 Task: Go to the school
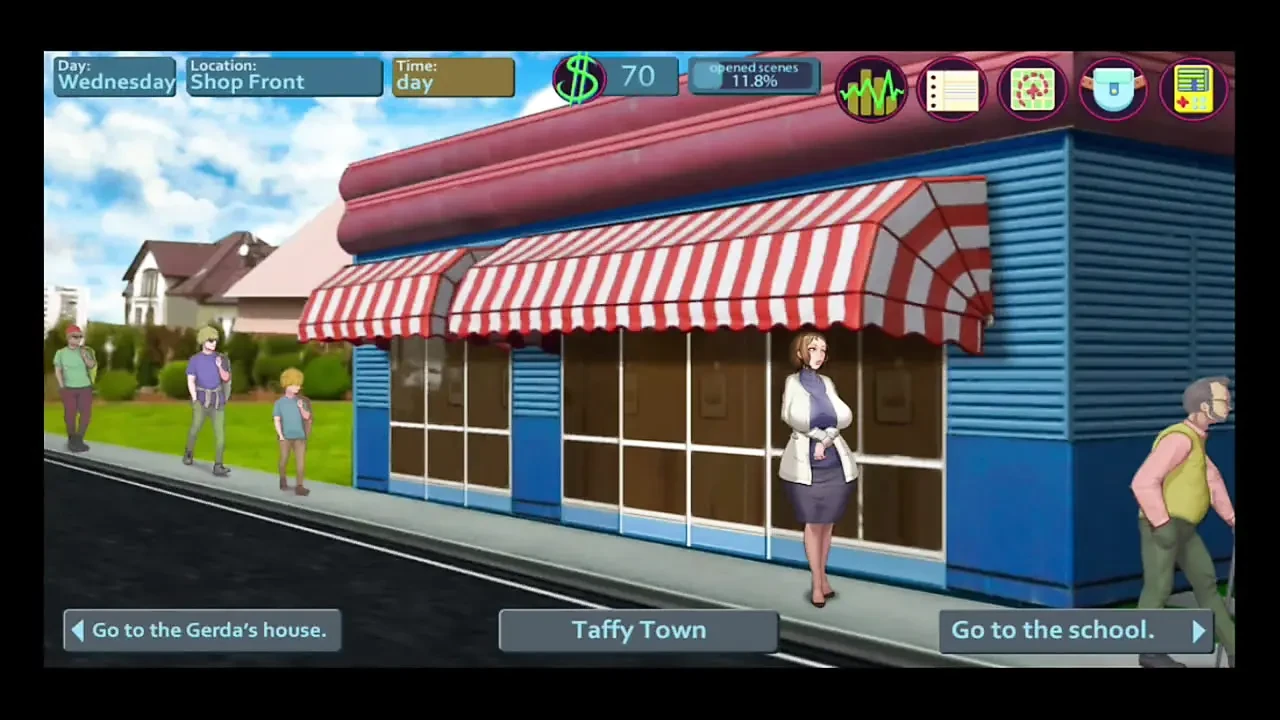[x=1075, y=630]
